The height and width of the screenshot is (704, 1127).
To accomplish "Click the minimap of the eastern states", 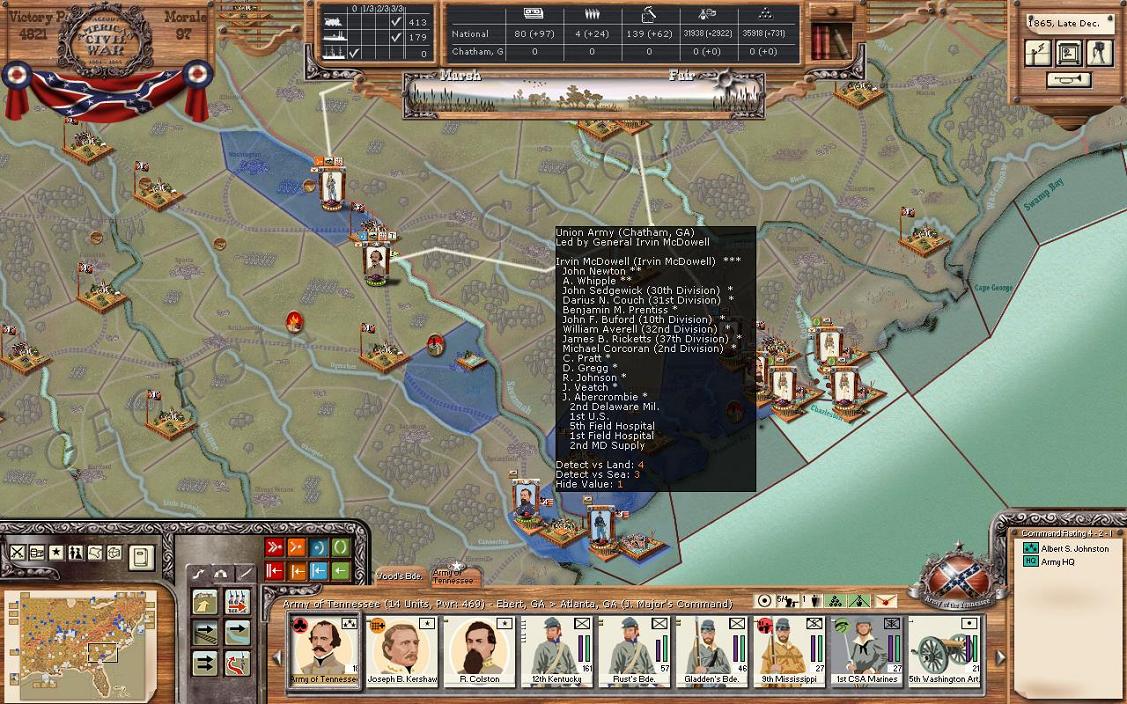I will (x=62, y=638).
